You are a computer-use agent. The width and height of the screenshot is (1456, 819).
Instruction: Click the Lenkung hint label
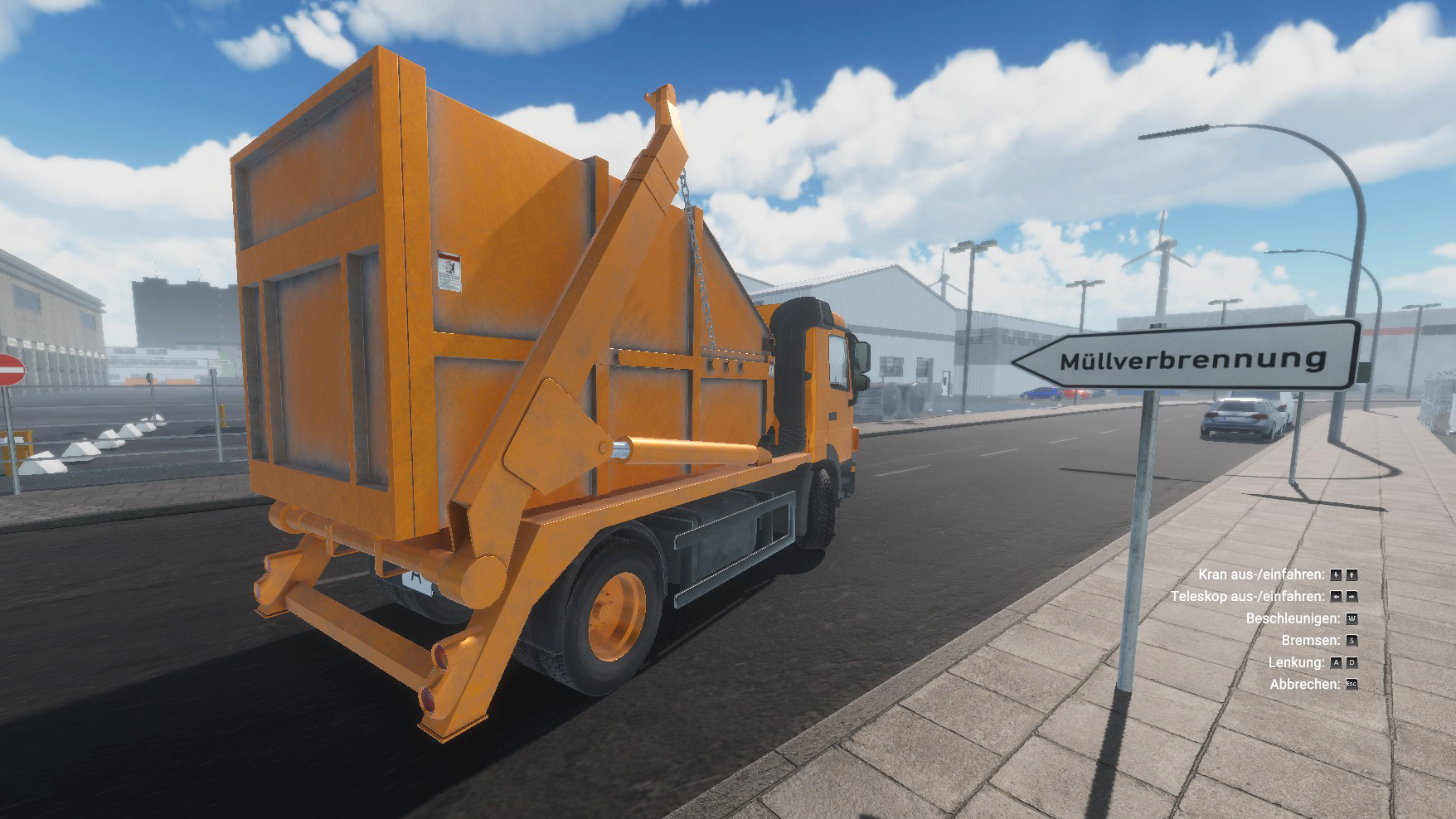point(1298,662)
